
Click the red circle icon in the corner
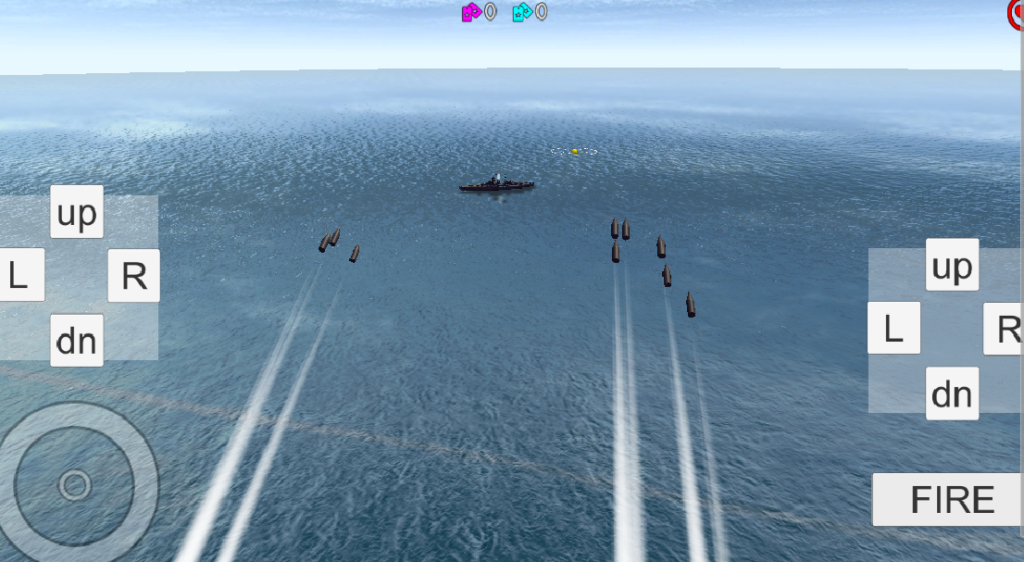click(x=1016, y=12)
